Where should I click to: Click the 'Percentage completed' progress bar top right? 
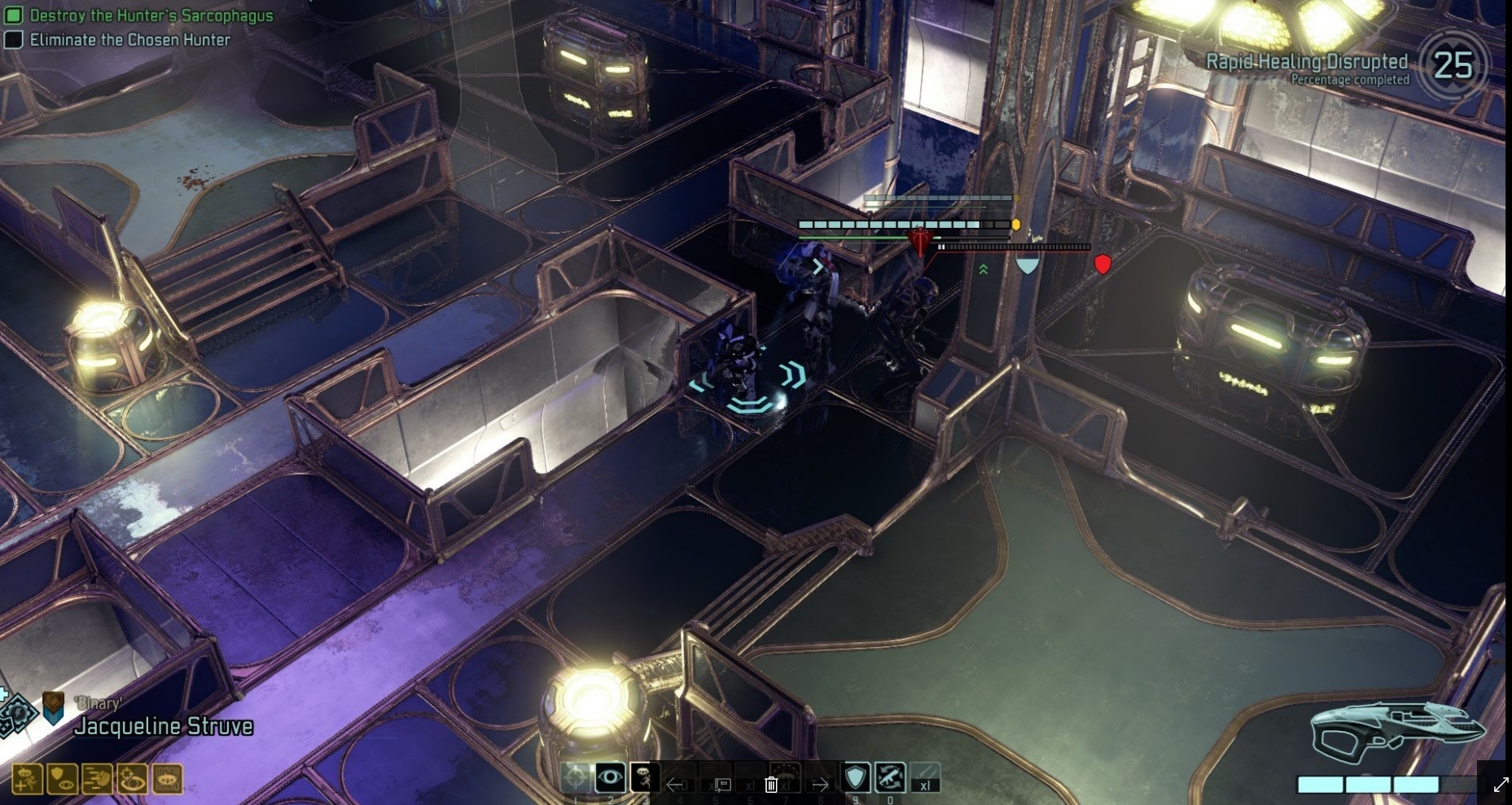coord(1350,80)
